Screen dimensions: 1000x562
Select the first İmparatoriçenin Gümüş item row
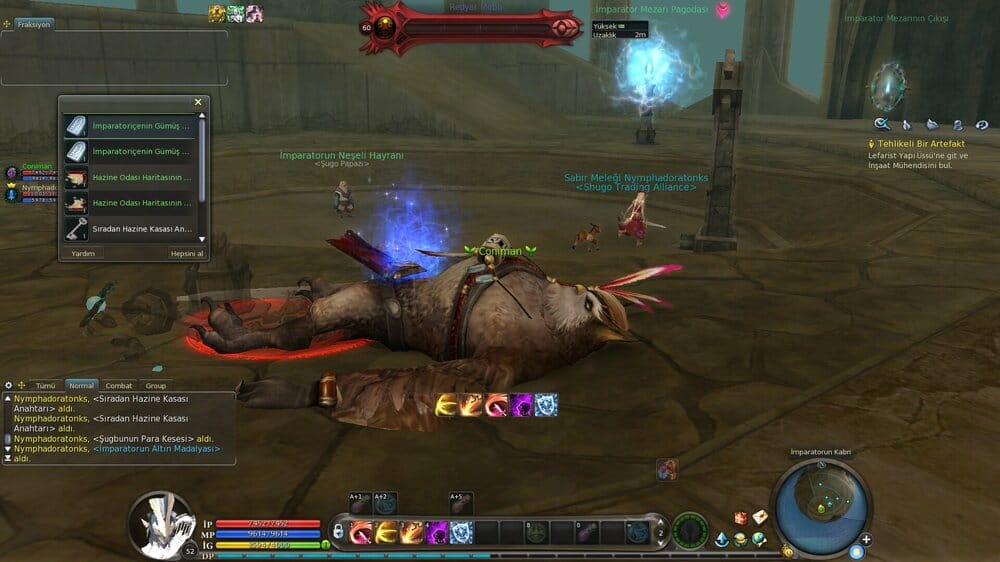pos(141,126)
